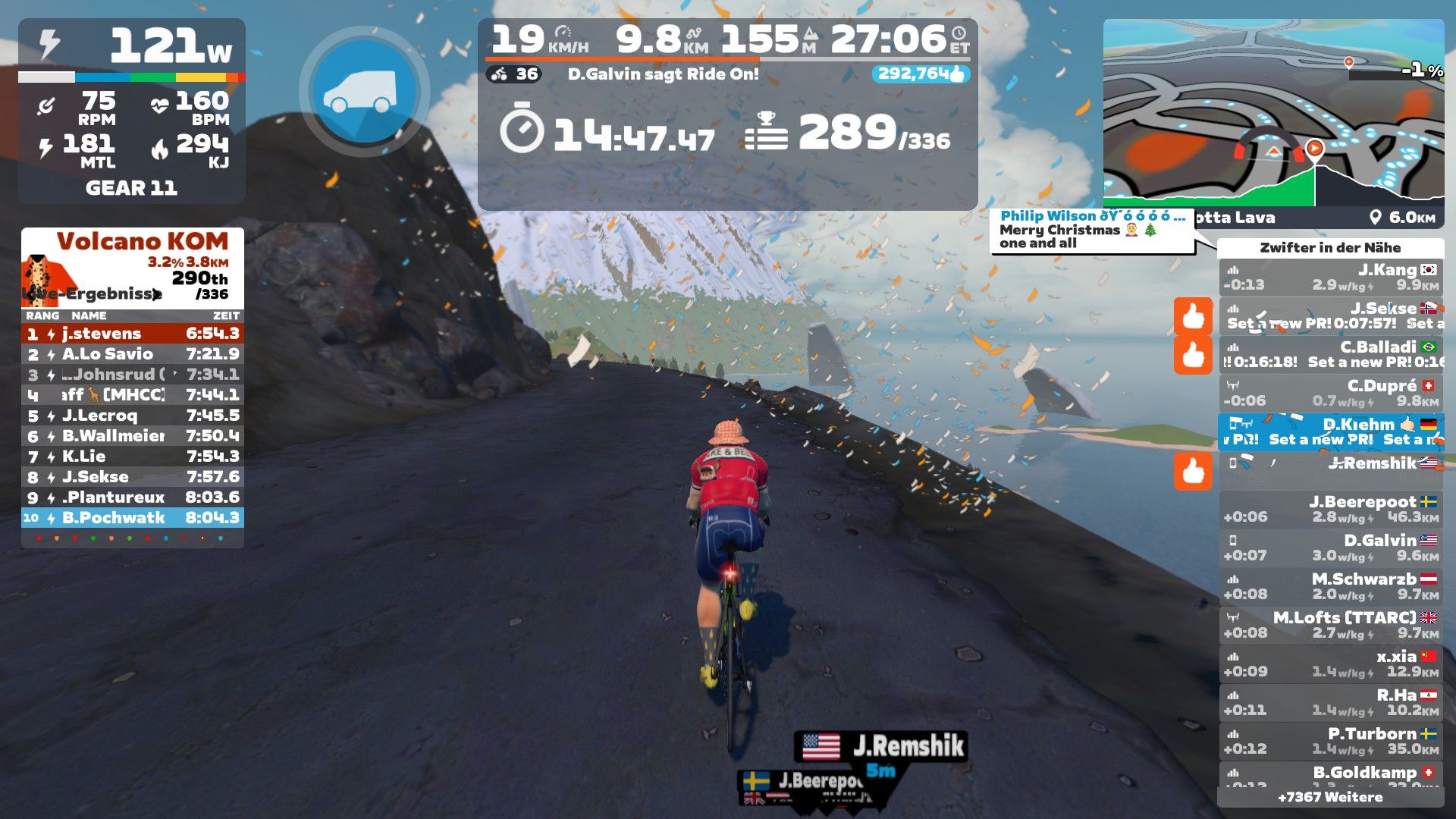
Task: Select J.Kang in the nearby riders list
Action: click(1331, 278)
